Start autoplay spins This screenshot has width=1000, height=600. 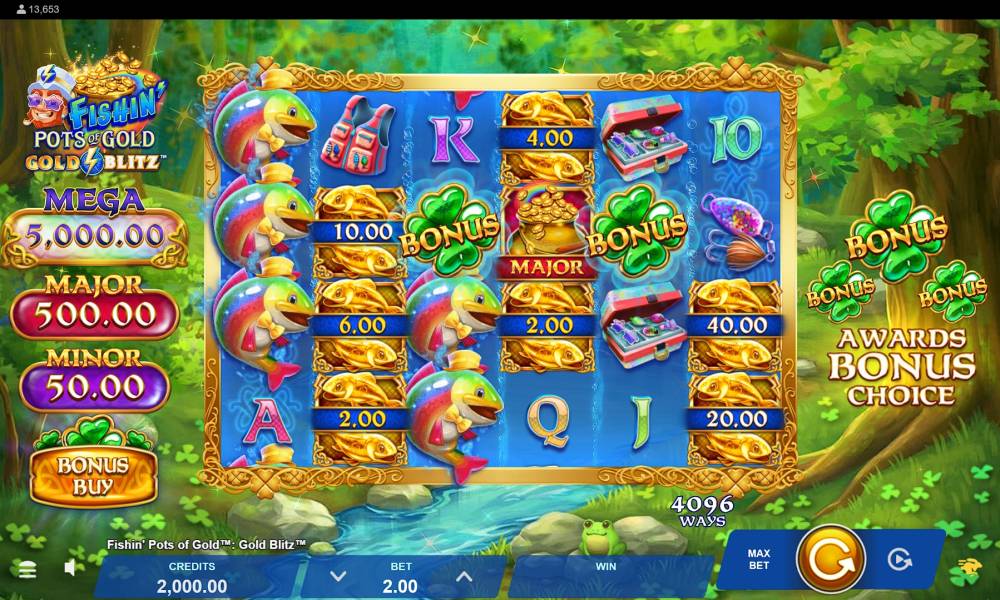(x=900, y=558)
